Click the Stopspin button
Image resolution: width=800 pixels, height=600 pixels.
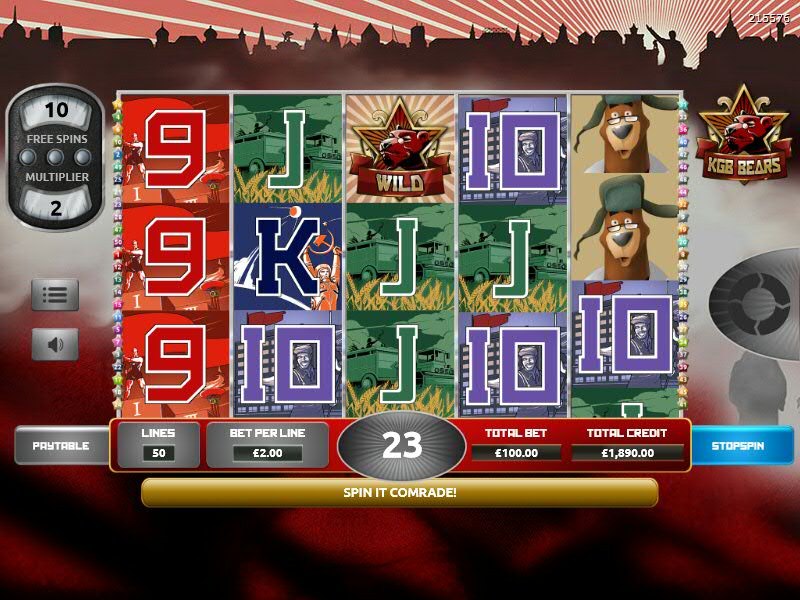[739, 445]
